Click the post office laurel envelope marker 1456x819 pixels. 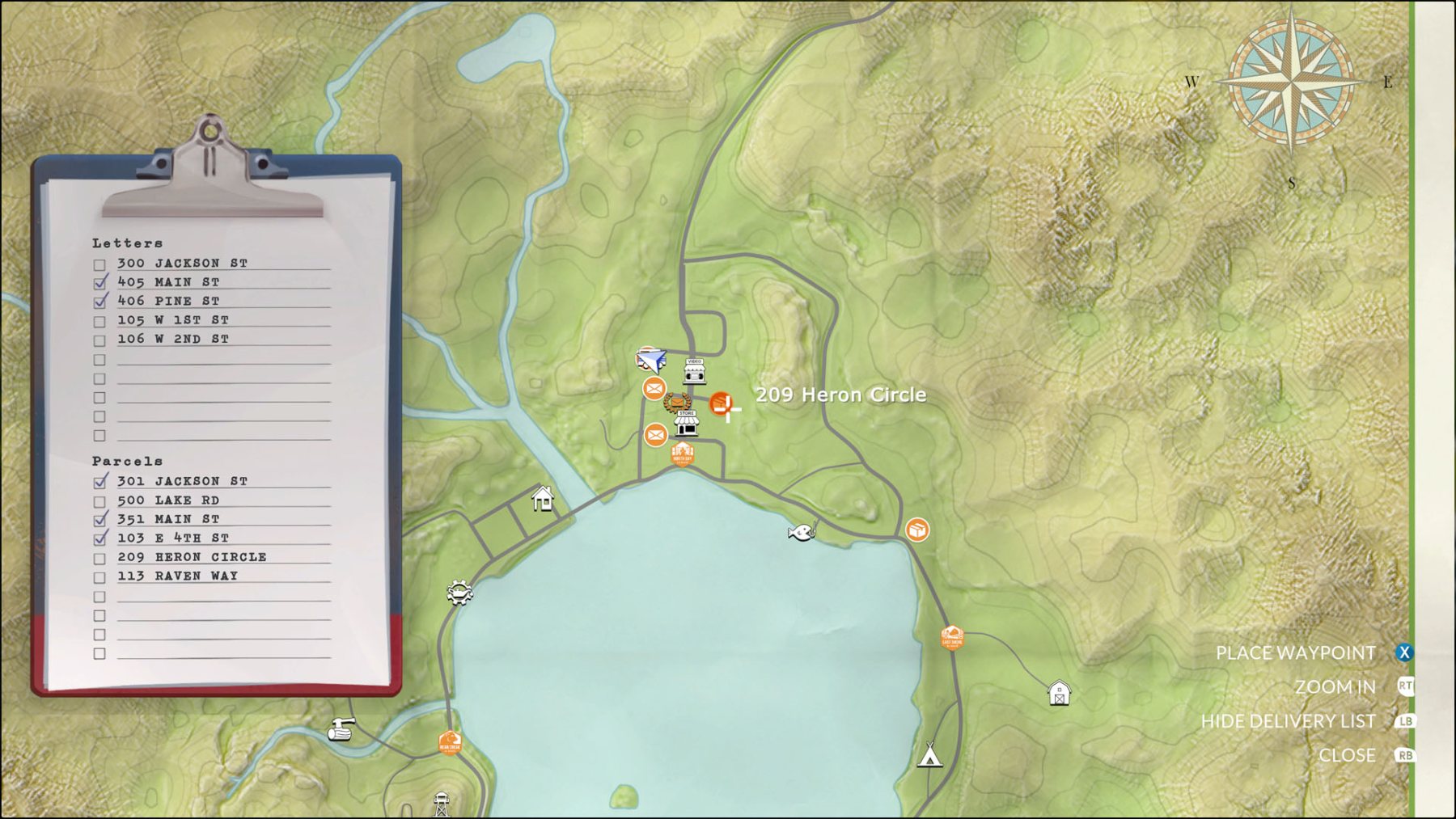click(x=676, y=402)
